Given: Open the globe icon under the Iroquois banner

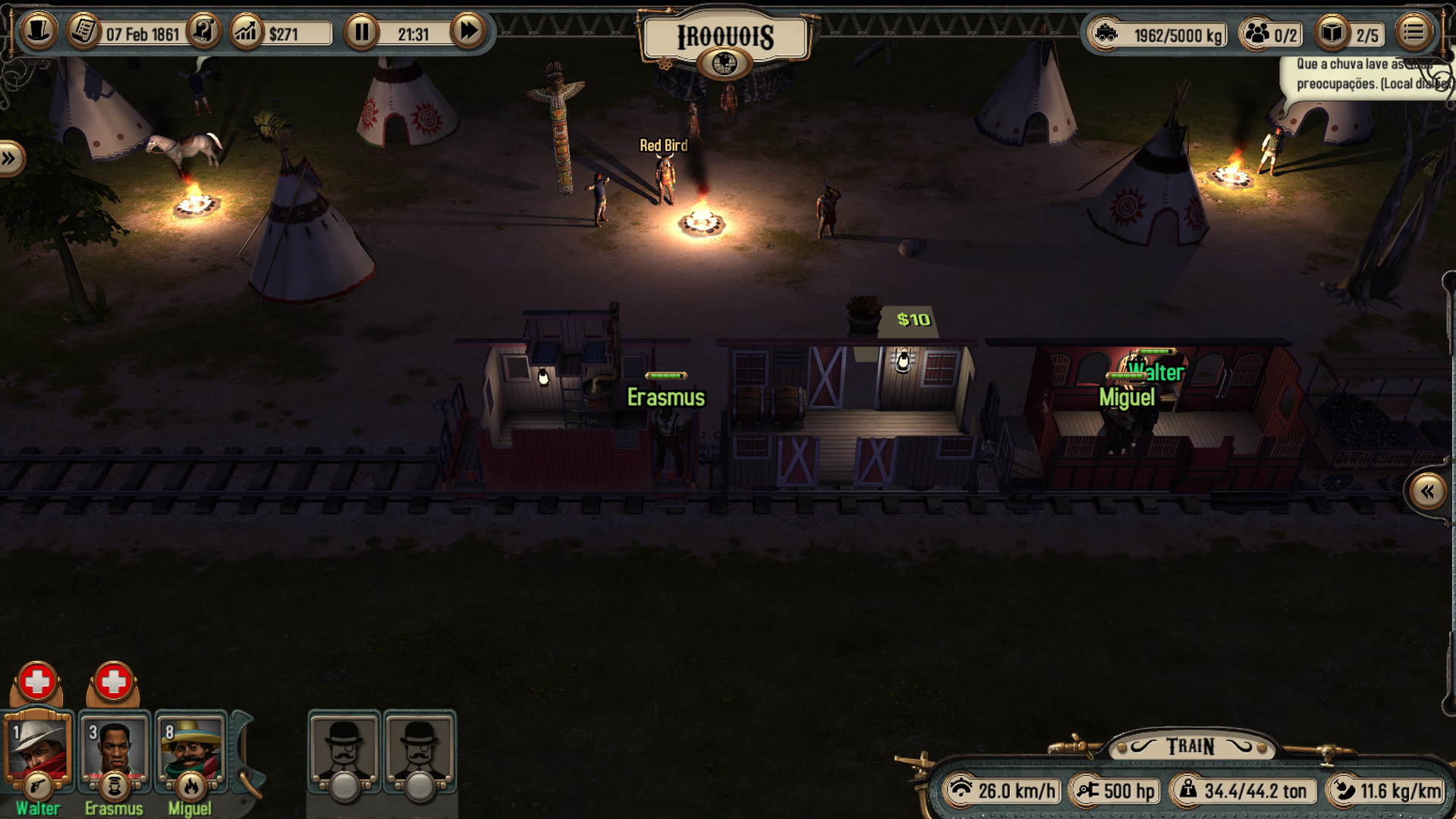Looking at the screenshot, I should pyautogui.click(x=726, y=62).
